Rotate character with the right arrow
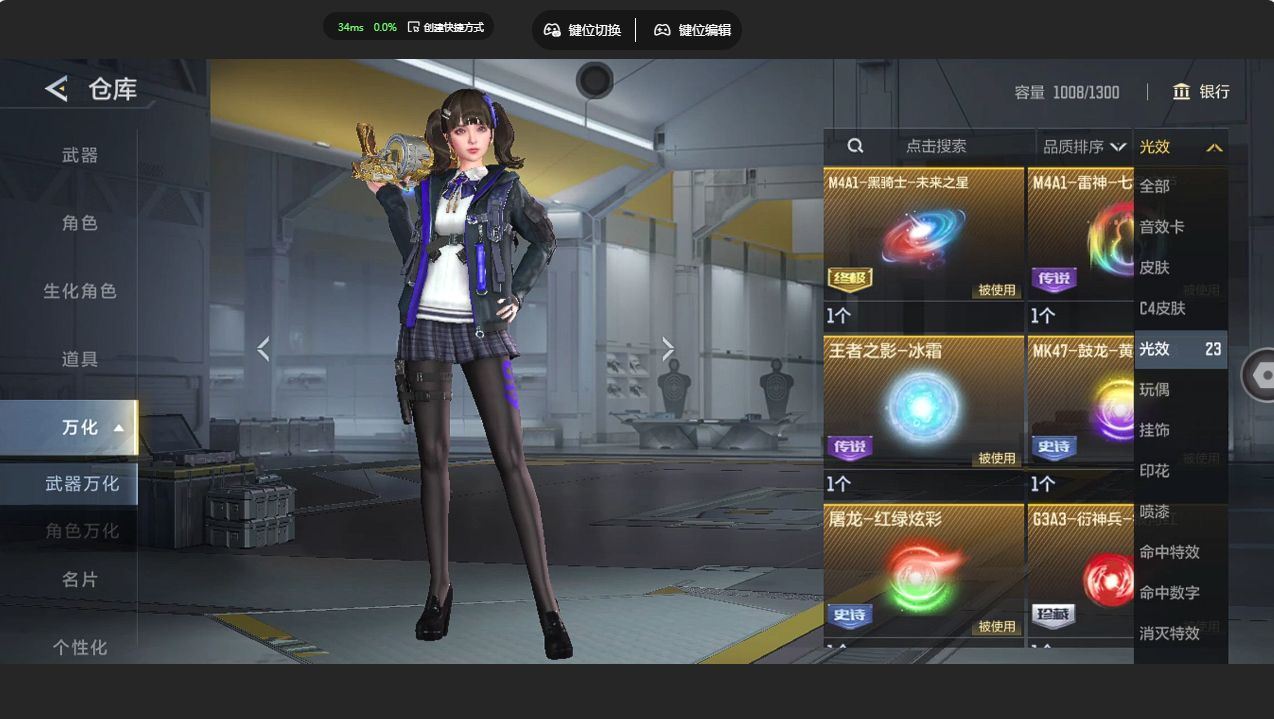This screenshot has width=1274, height=719. 668,349
